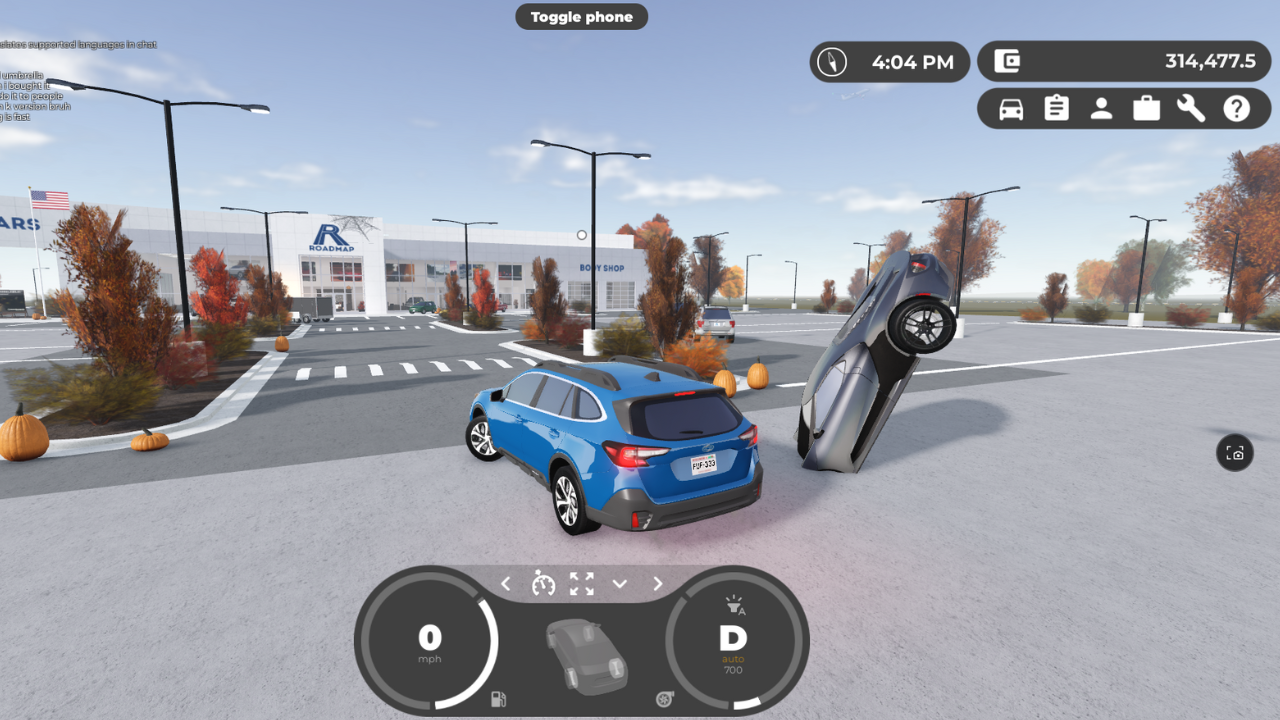Click the left arrow on the dashboard

[x=506, y=584]
